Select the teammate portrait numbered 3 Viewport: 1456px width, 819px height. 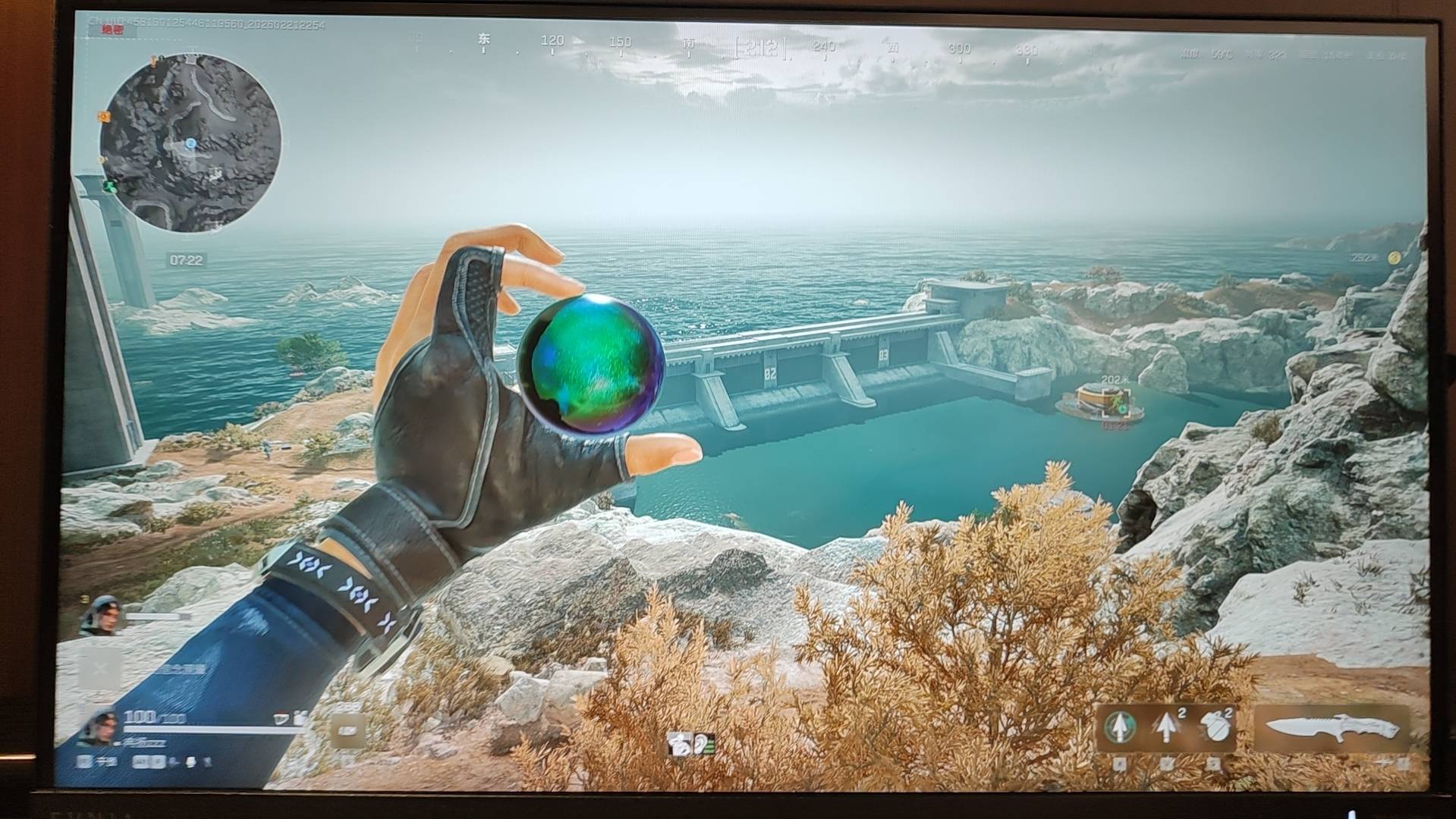99,616
